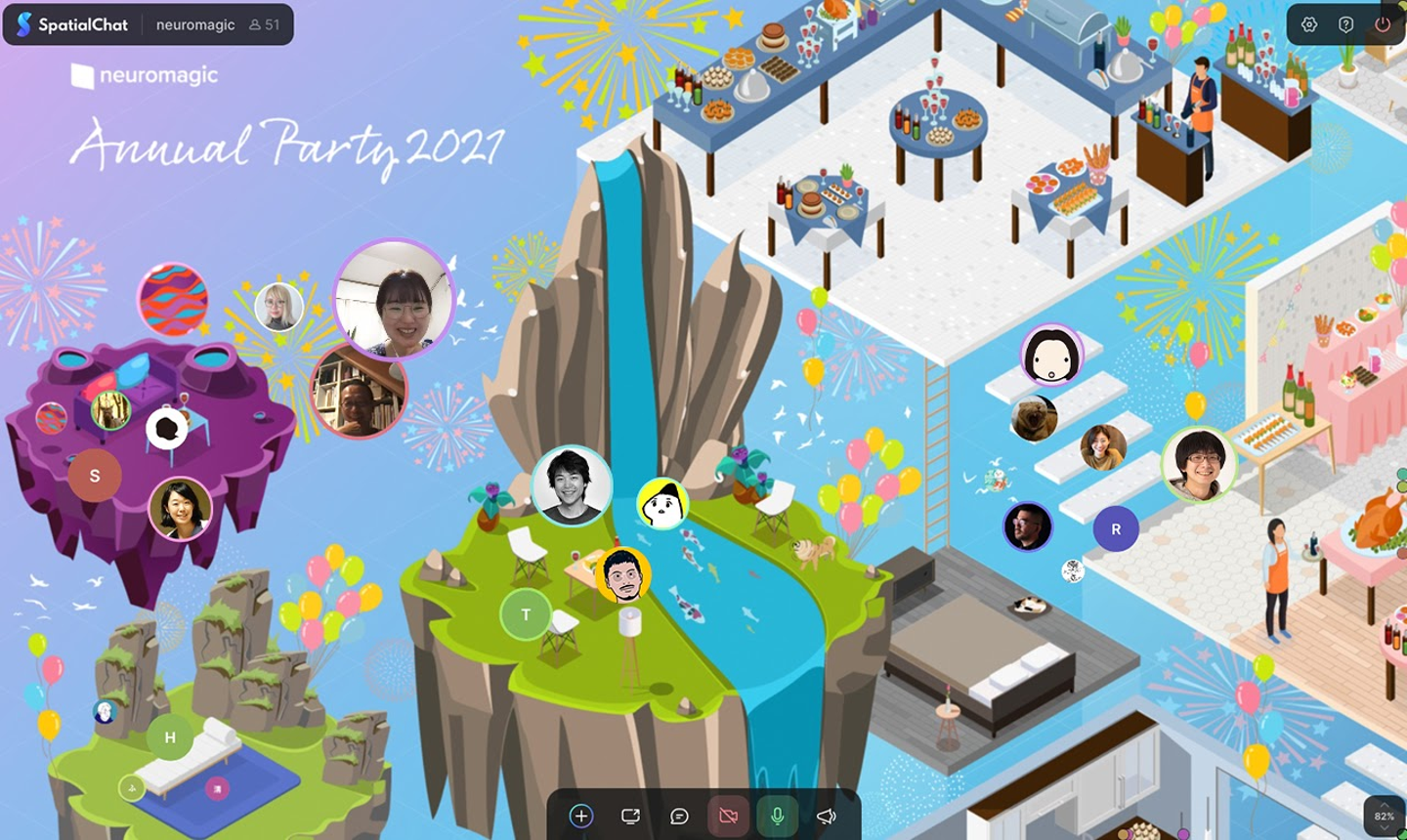
Task: Show the 51 participants list
Action: pyautogui.click(x=265, y=24)
